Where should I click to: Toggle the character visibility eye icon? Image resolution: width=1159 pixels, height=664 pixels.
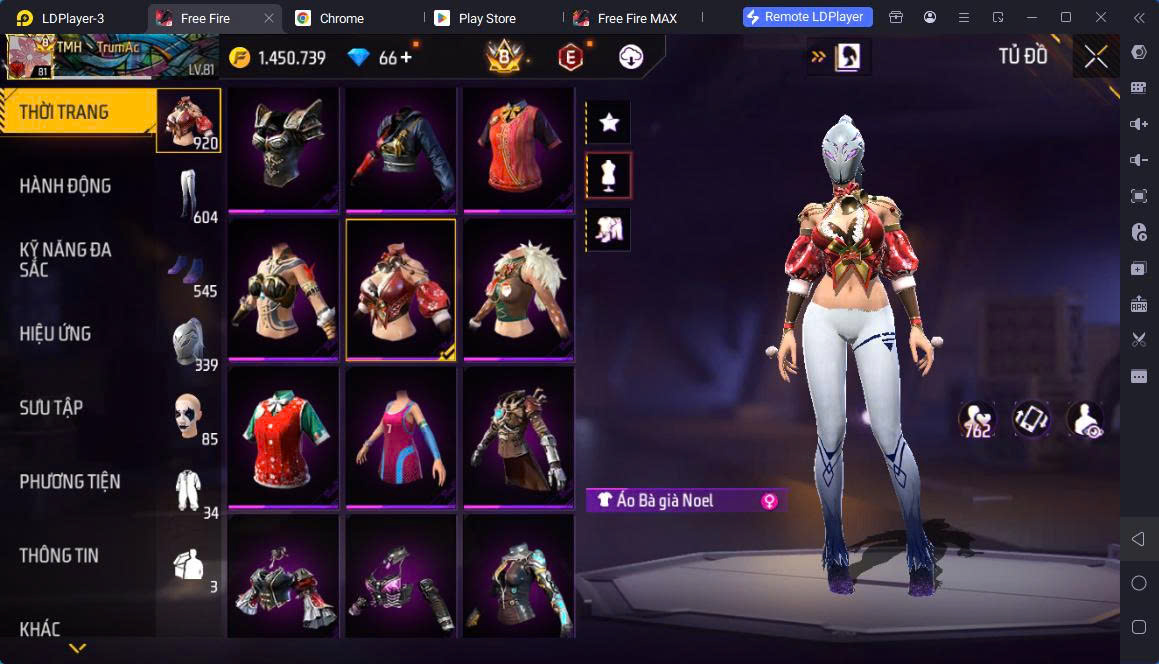click(1084, 419)
